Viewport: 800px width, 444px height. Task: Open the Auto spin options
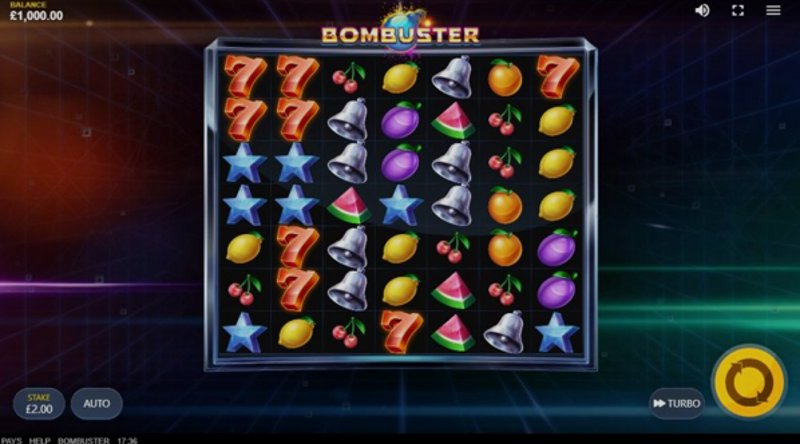pyautogui.click(x=96, y=404)
